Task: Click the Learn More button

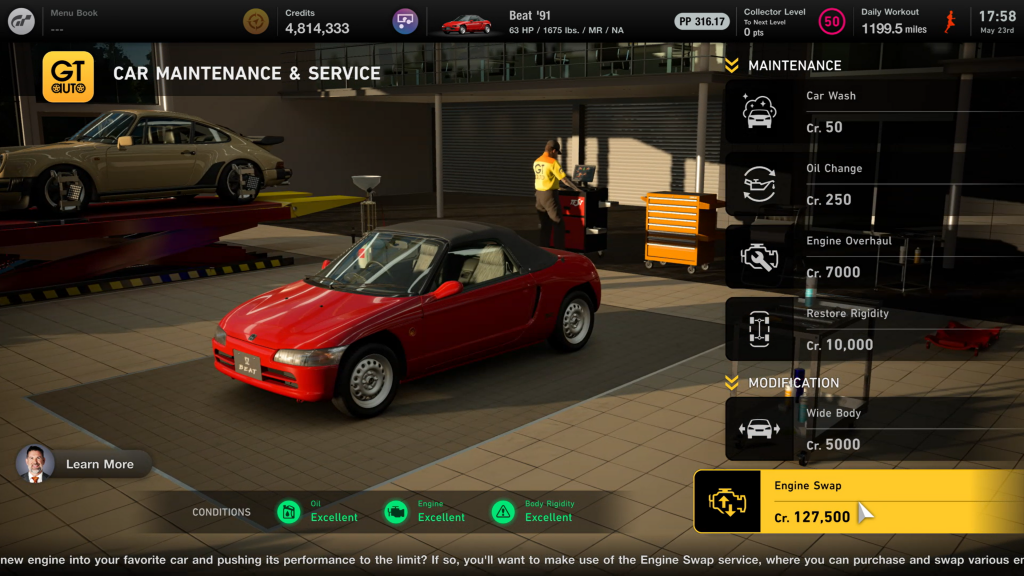Action: [x=84, y=464]
